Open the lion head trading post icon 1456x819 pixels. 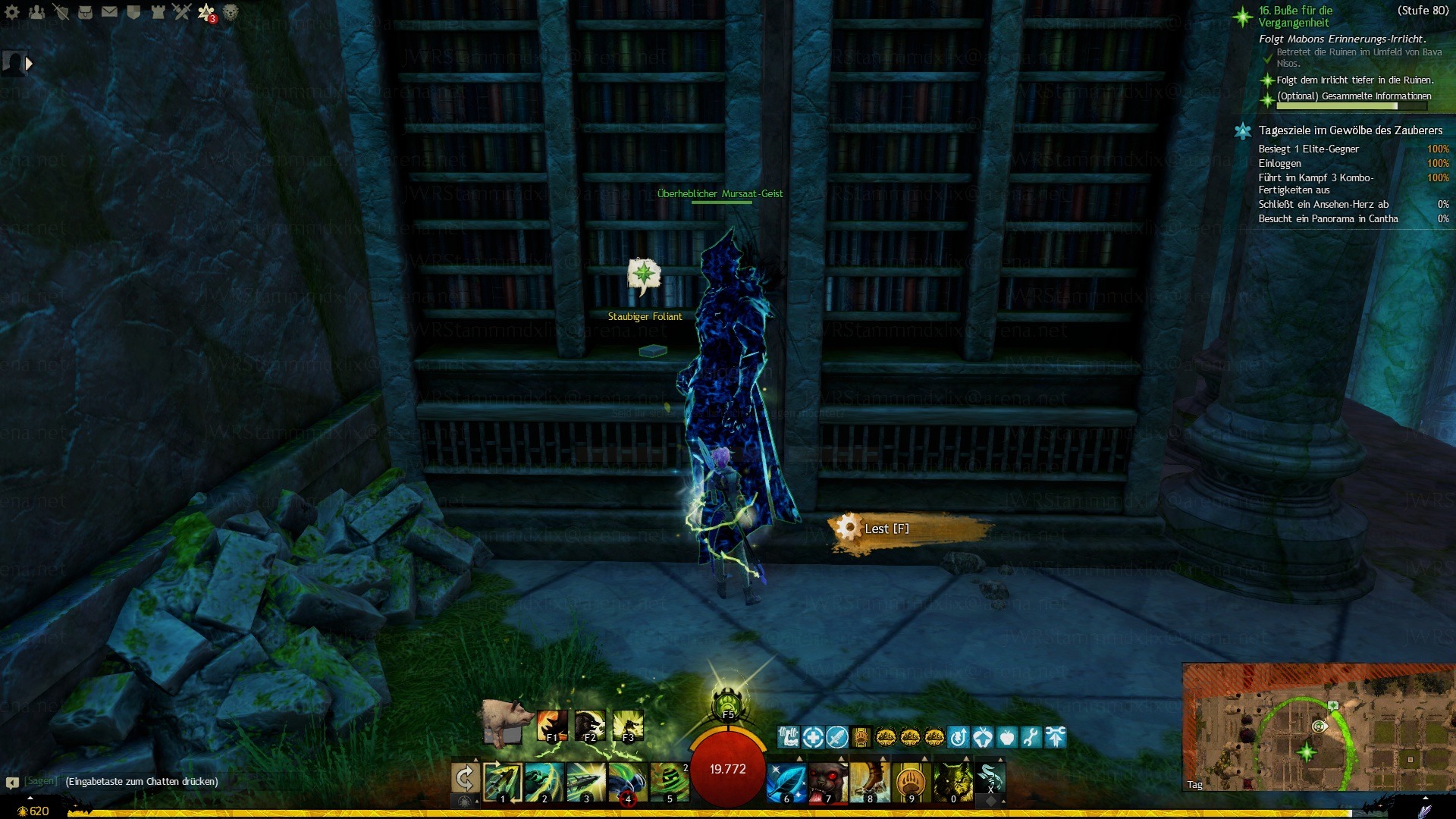tap(231, 11)
